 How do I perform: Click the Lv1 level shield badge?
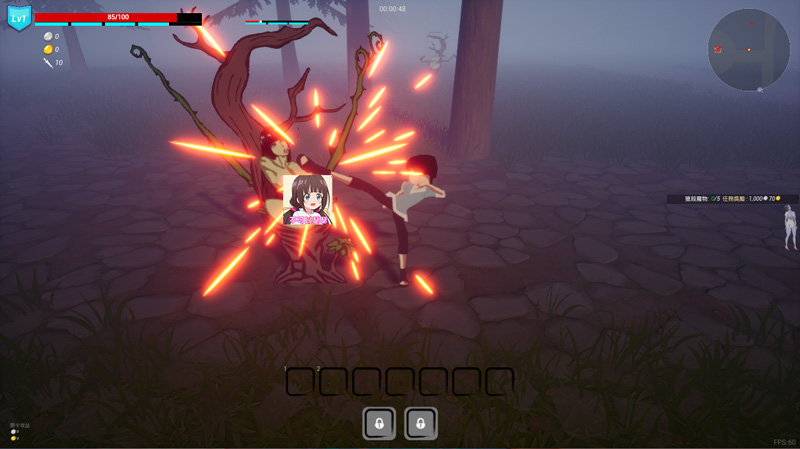19,18
